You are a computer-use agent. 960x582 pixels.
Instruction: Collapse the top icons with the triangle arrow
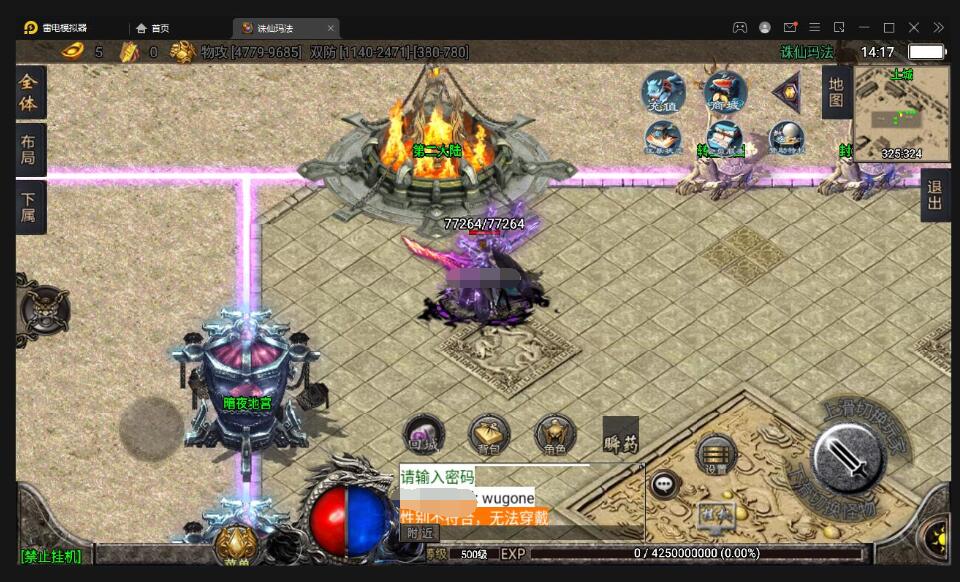click(x=786, y=92)
